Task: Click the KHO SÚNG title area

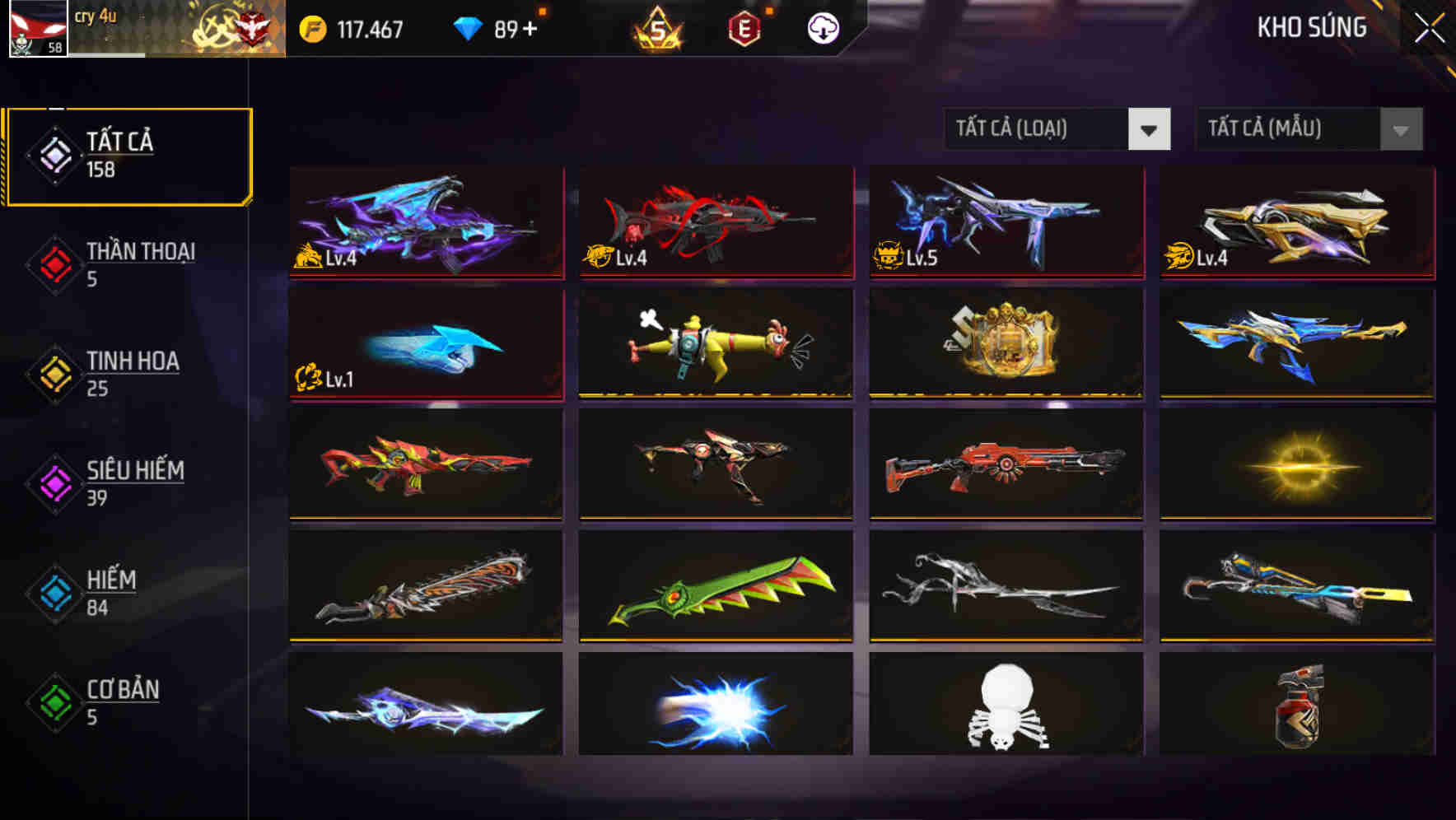Action: (x=1312, y=28)
